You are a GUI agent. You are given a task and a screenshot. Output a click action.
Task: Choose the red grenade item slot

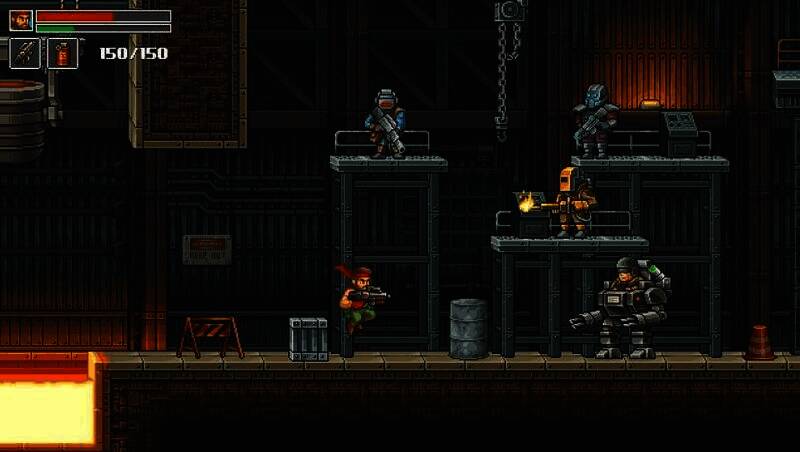(62, 53)
